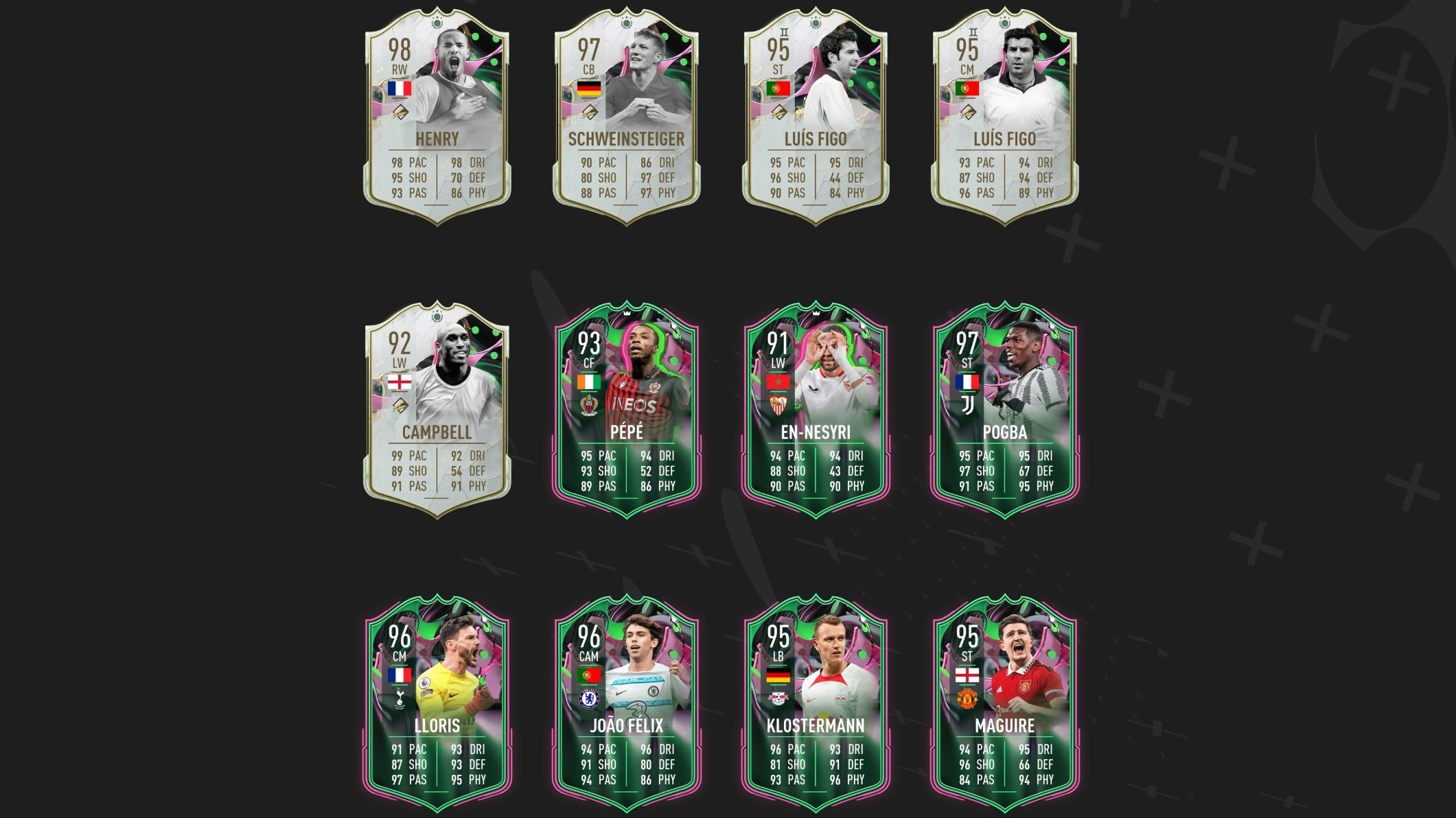Screen dimensions: 1456x818
Task: Select the Premier League logo on Lloris's card
Action: click(426, 683)
